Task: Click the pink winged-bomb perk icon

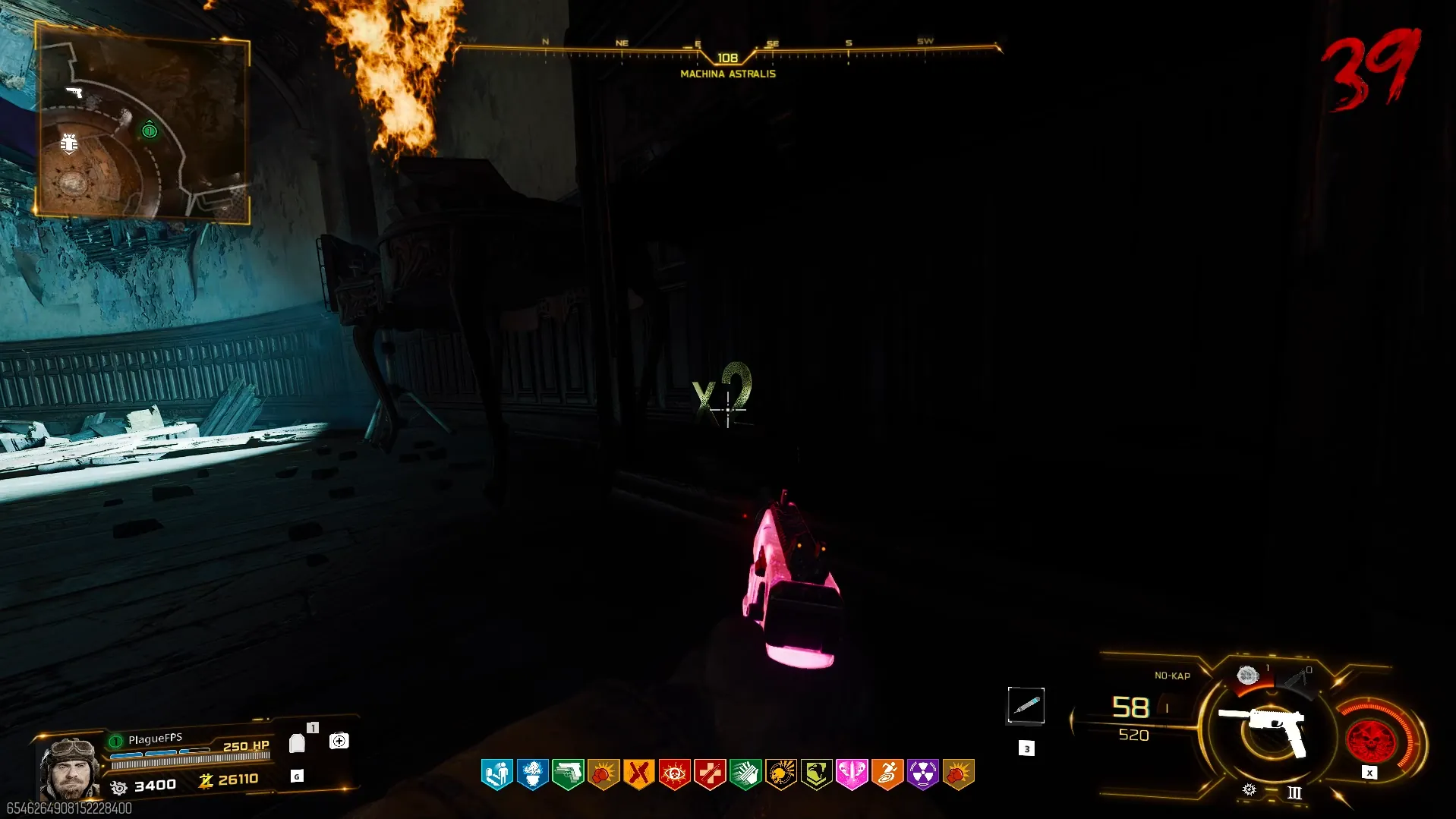Action: [x=852, y=774]
